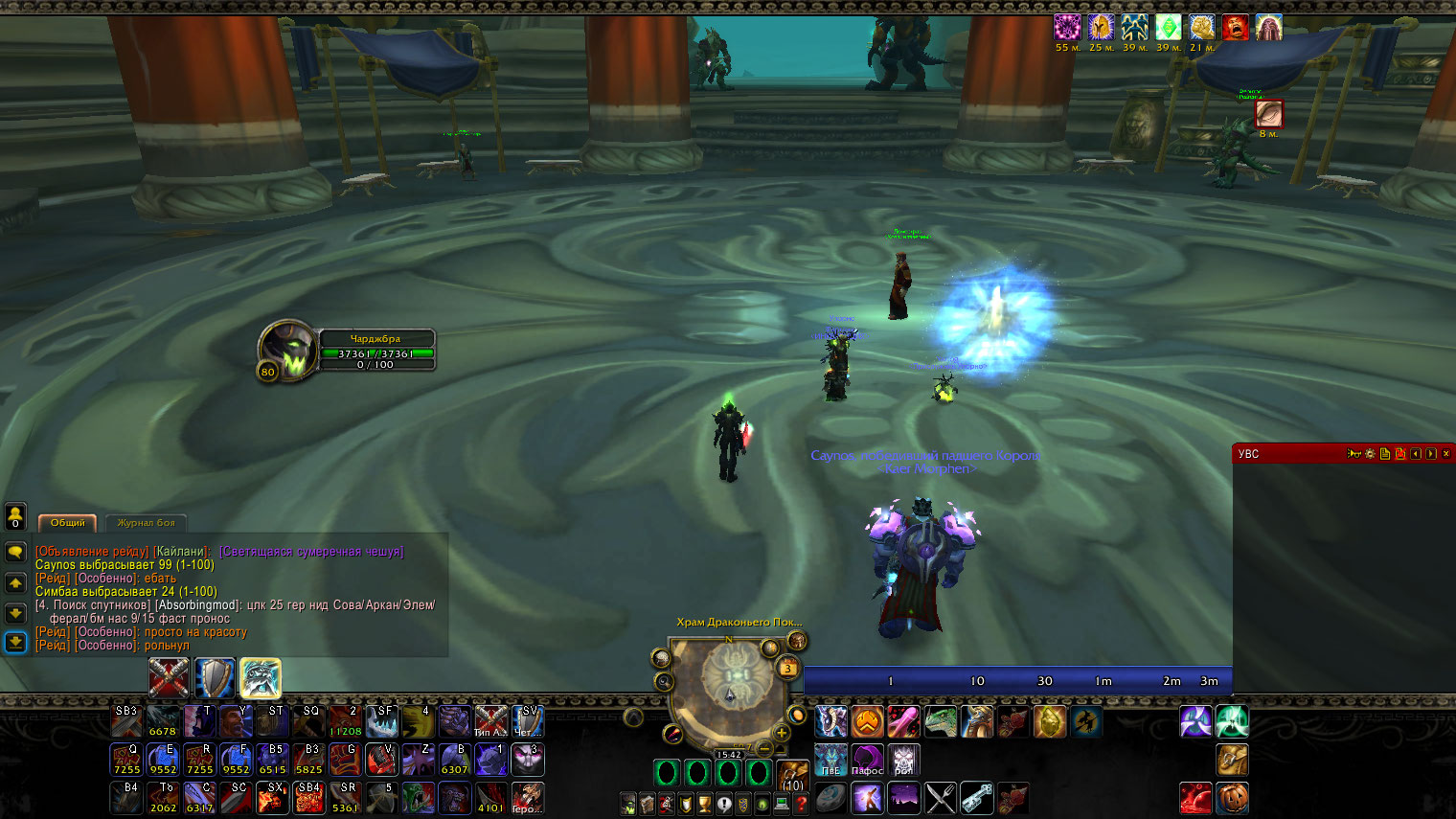Activate the action slot labeled SF
Viewport: 1456px width, 819px height.
[x=382, y=720]
